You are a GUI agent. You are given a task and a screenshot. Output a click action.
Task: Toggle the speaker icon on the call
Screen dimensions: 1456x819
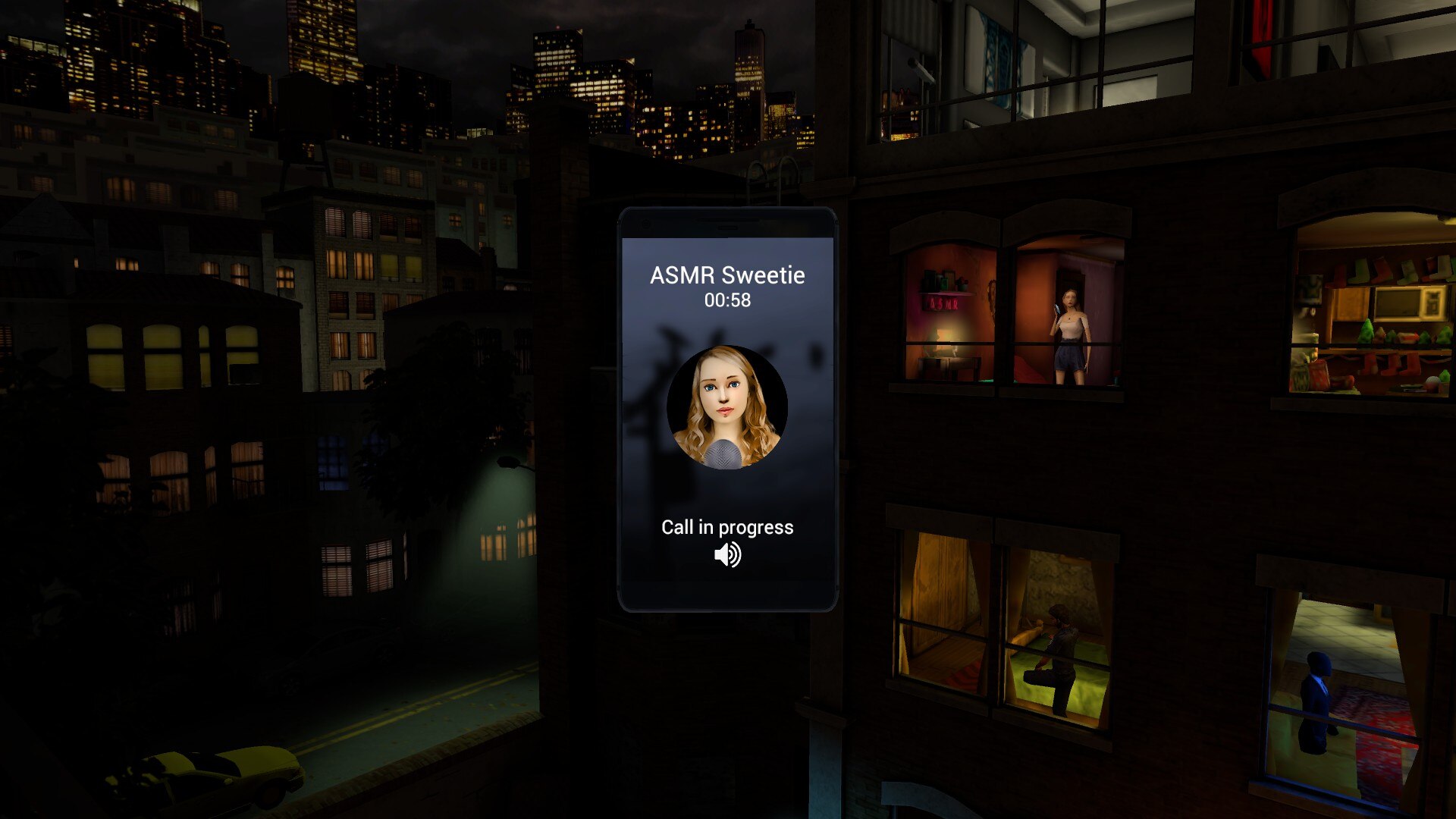pyautogui.click(x=727, y=555)
